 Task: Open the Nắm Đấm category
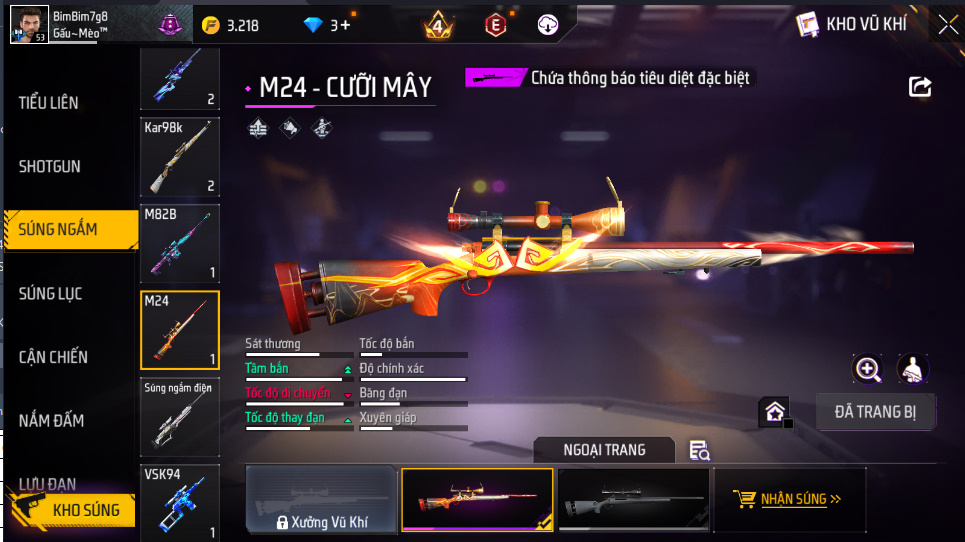coord(52,421)
